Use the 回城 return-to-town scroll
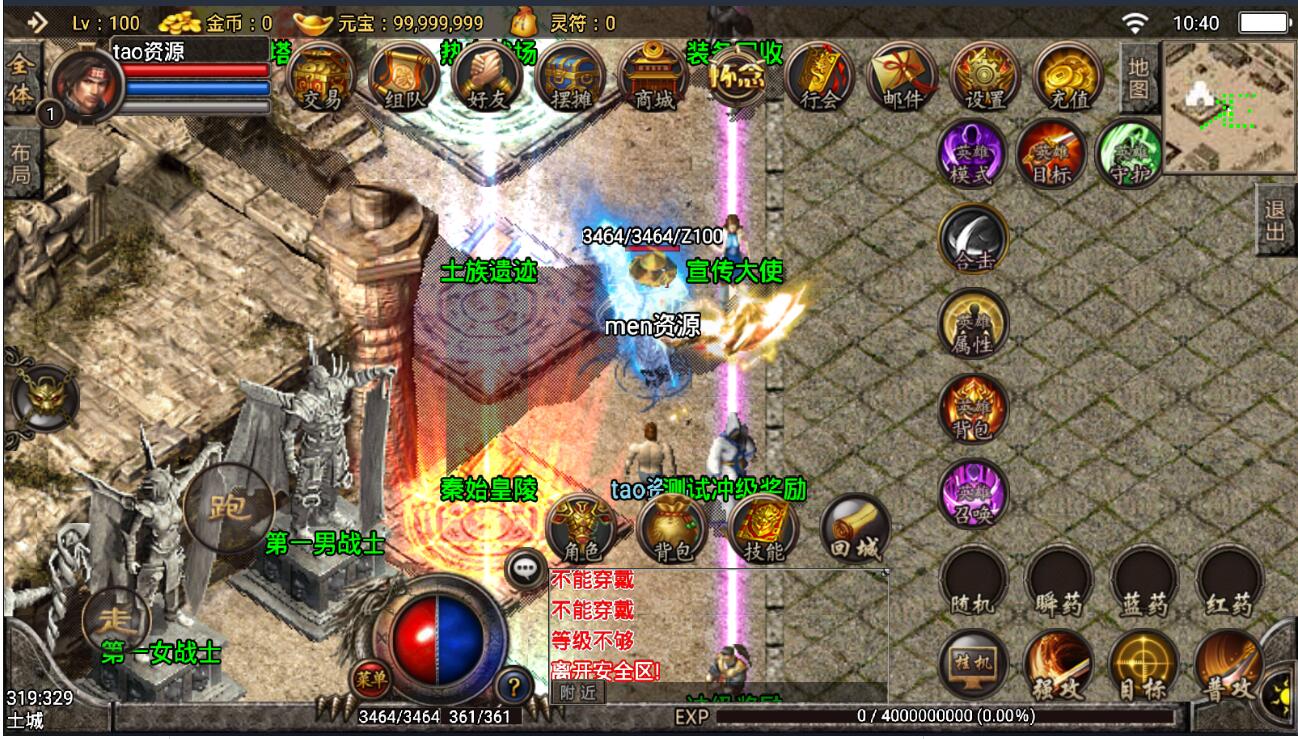The image size is (1298, 739). click(855, 529)
